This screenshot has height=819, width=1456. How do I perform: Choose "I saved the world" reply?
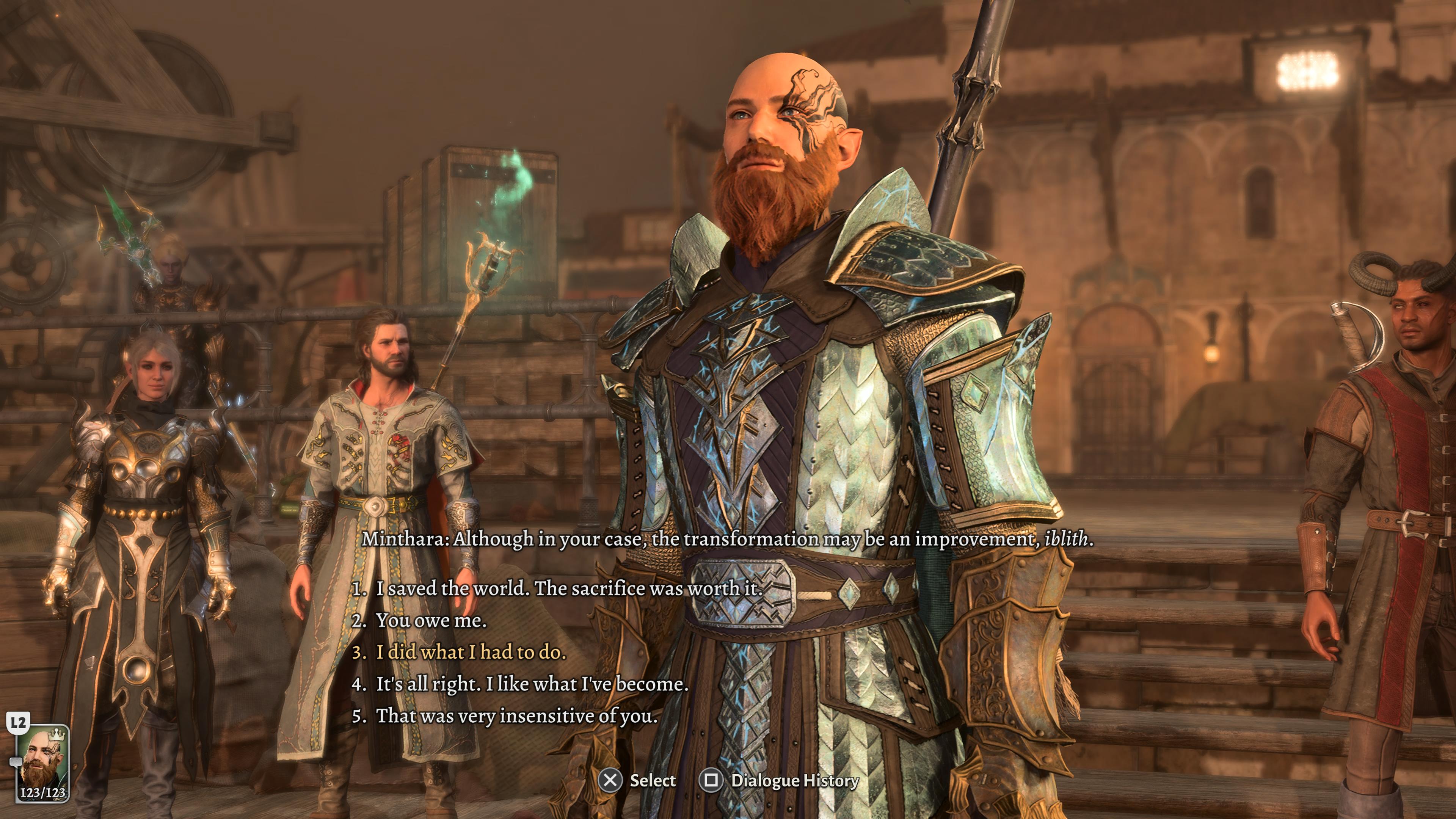(x=569, y=588)
